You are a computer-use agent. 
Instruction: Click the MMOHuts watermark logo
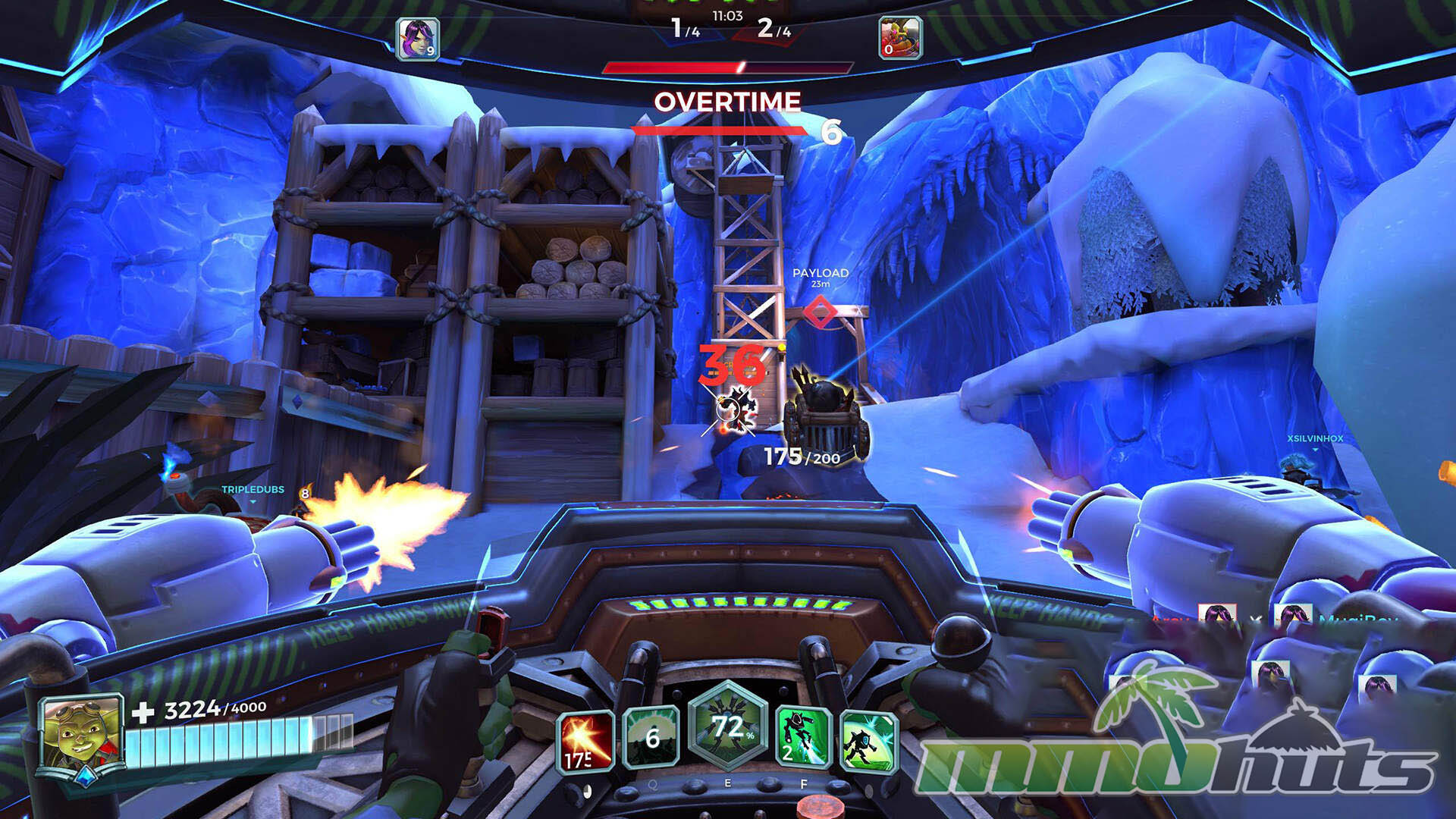1175,747
